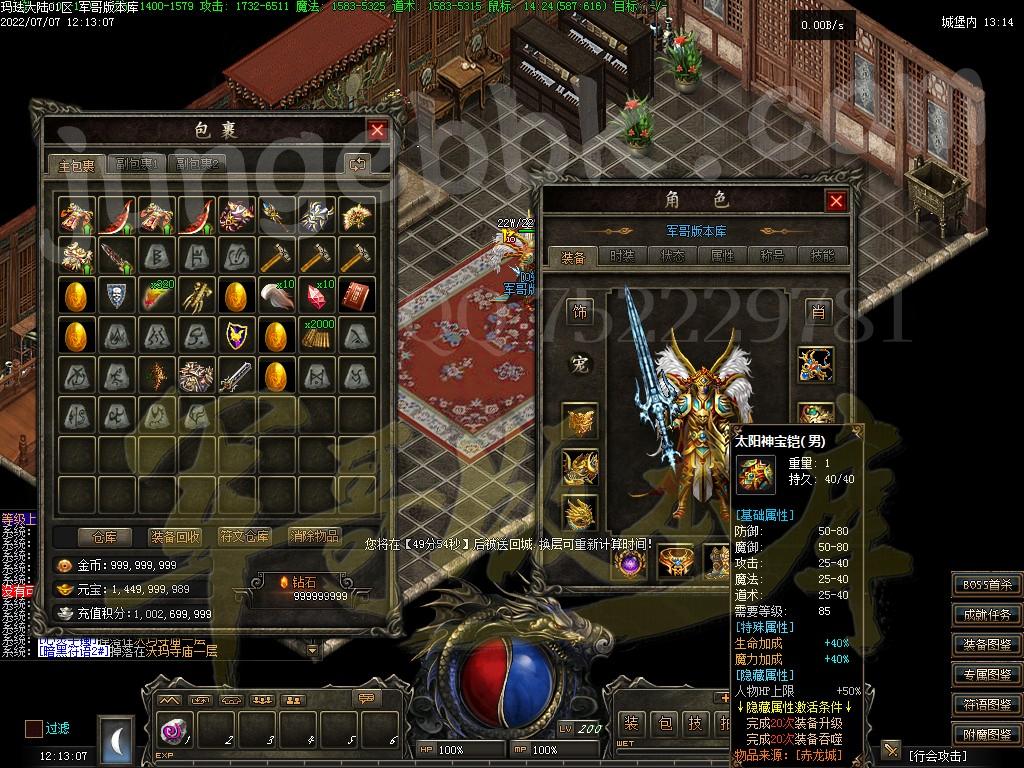Select the skull shield item in the bag
This screenshot has height=768, width=1024.
(115, 295)
